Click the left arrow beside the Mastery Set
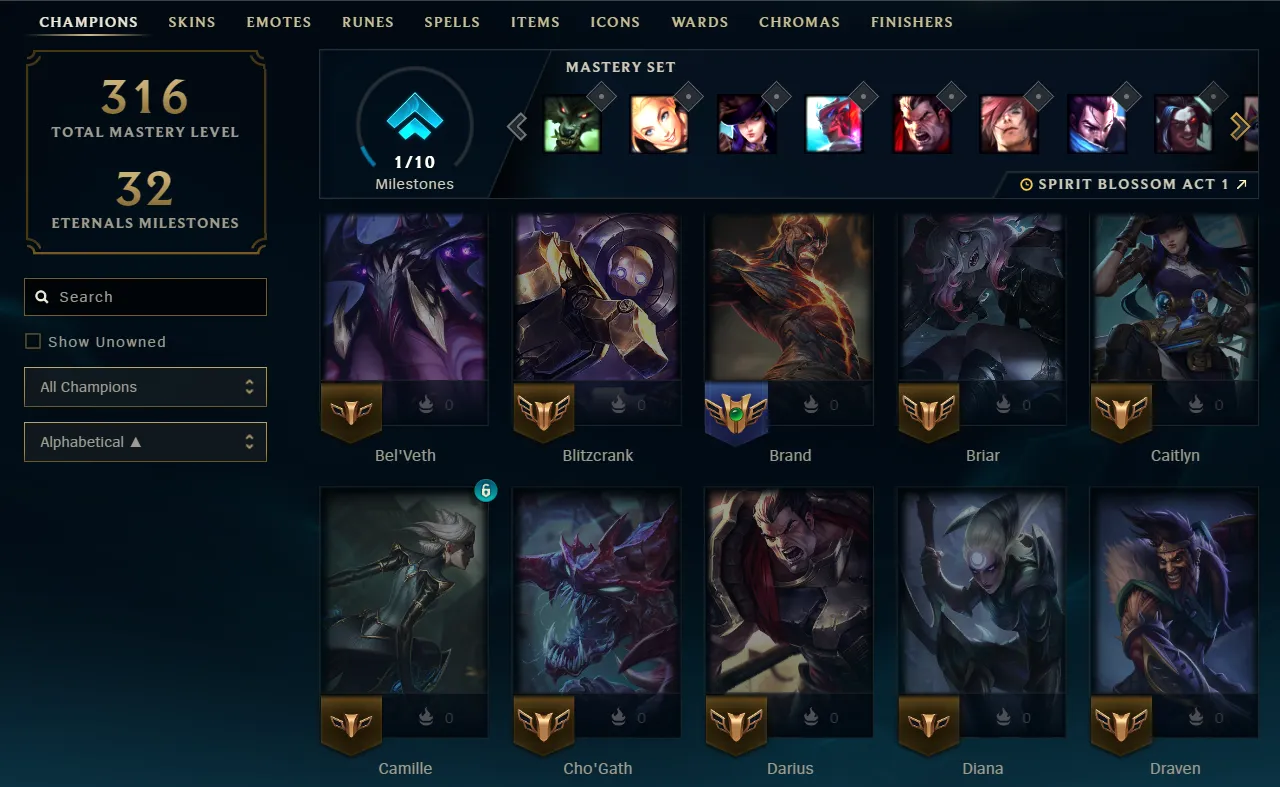 coord(517,126)
